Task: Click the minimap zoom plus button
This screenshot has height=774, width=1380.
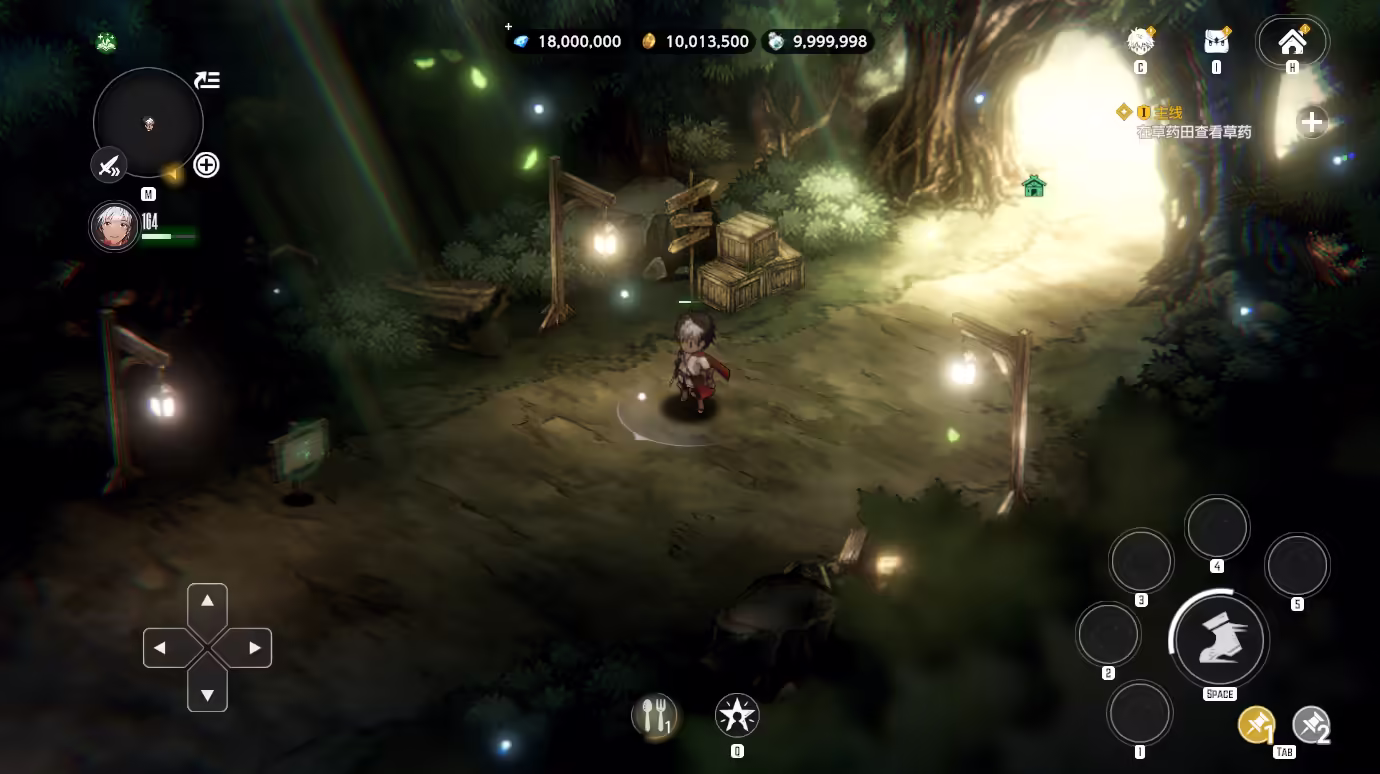Action: pos(206,165)
